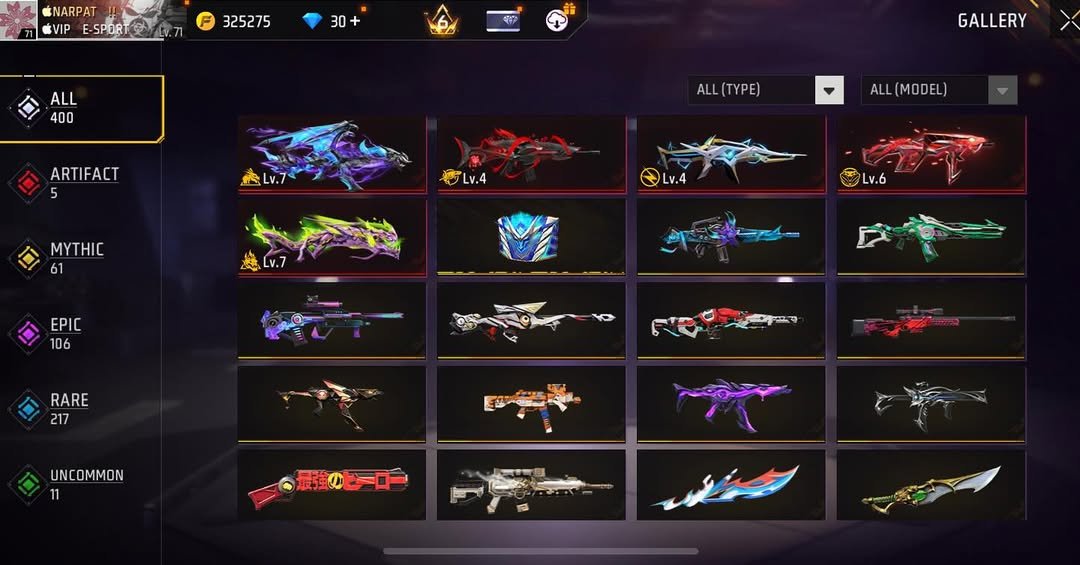Open the download gift icon
This screenshot has width=1080, height=565.
coord(559,19)
